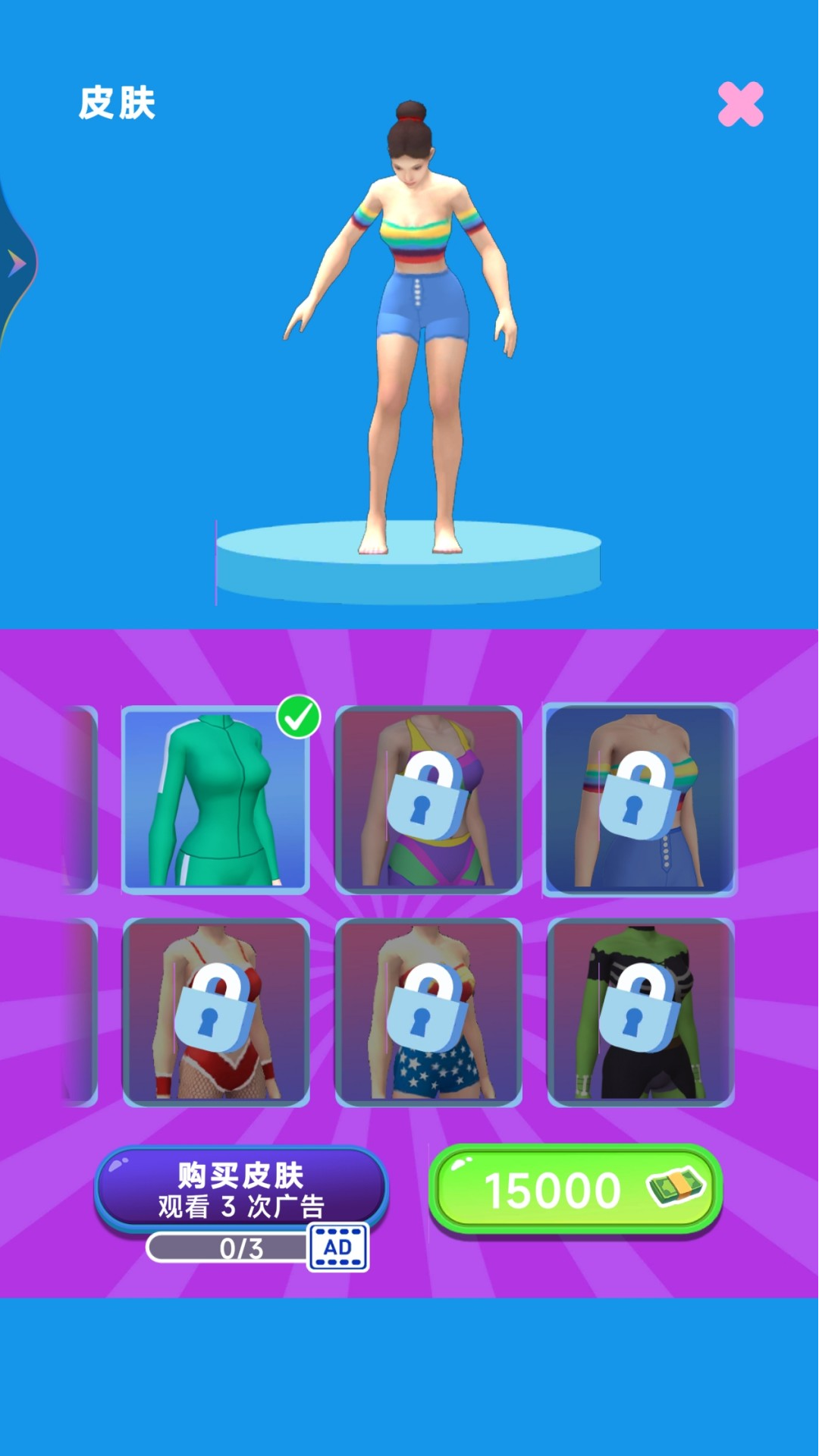
Task: Expand the side panel arrow tab
Action: [x=17, y=263]
